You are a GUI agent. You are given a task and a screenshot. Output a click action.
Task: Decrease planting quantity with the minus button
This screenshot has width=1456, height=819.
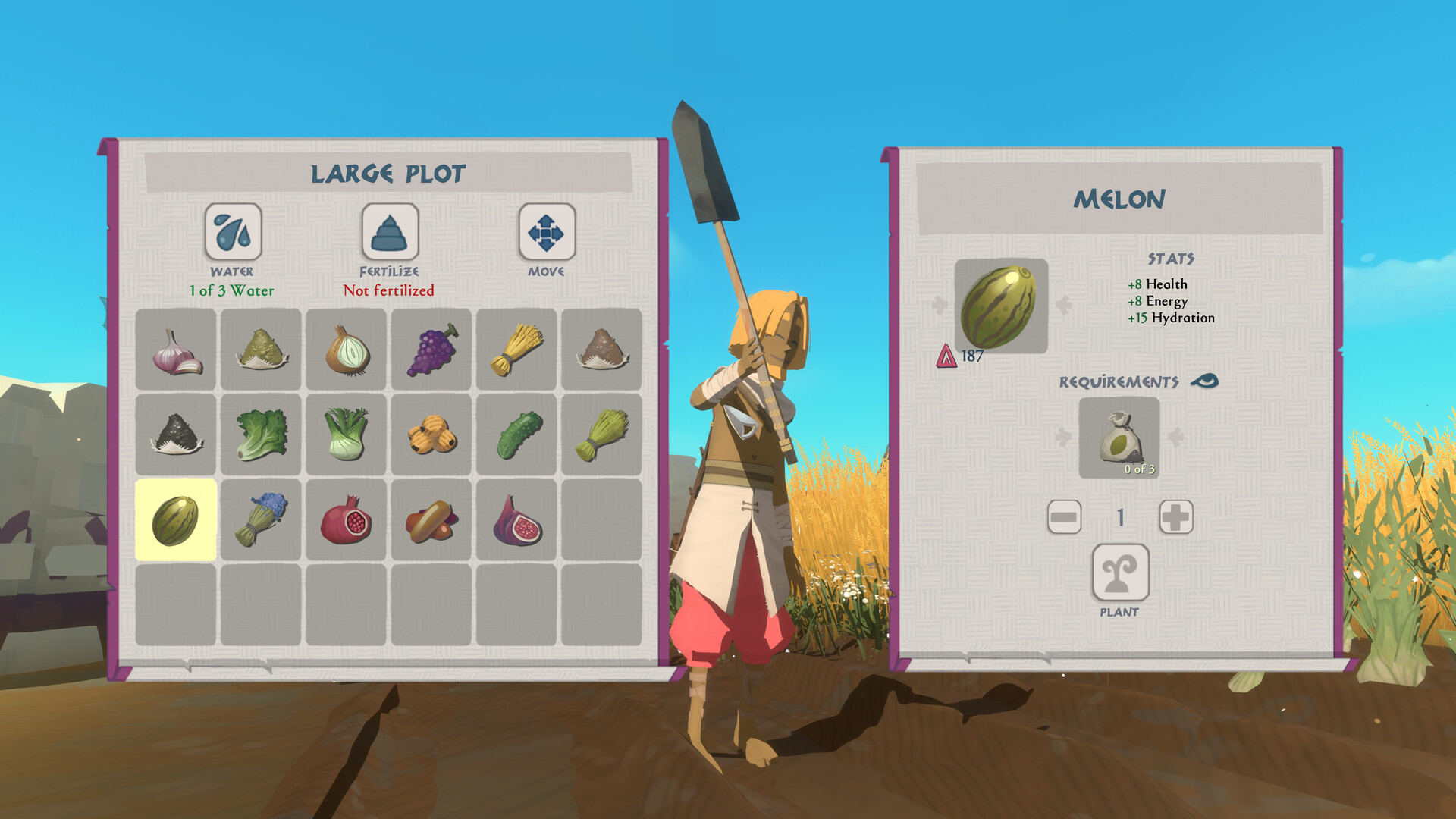click(1063, 517)
